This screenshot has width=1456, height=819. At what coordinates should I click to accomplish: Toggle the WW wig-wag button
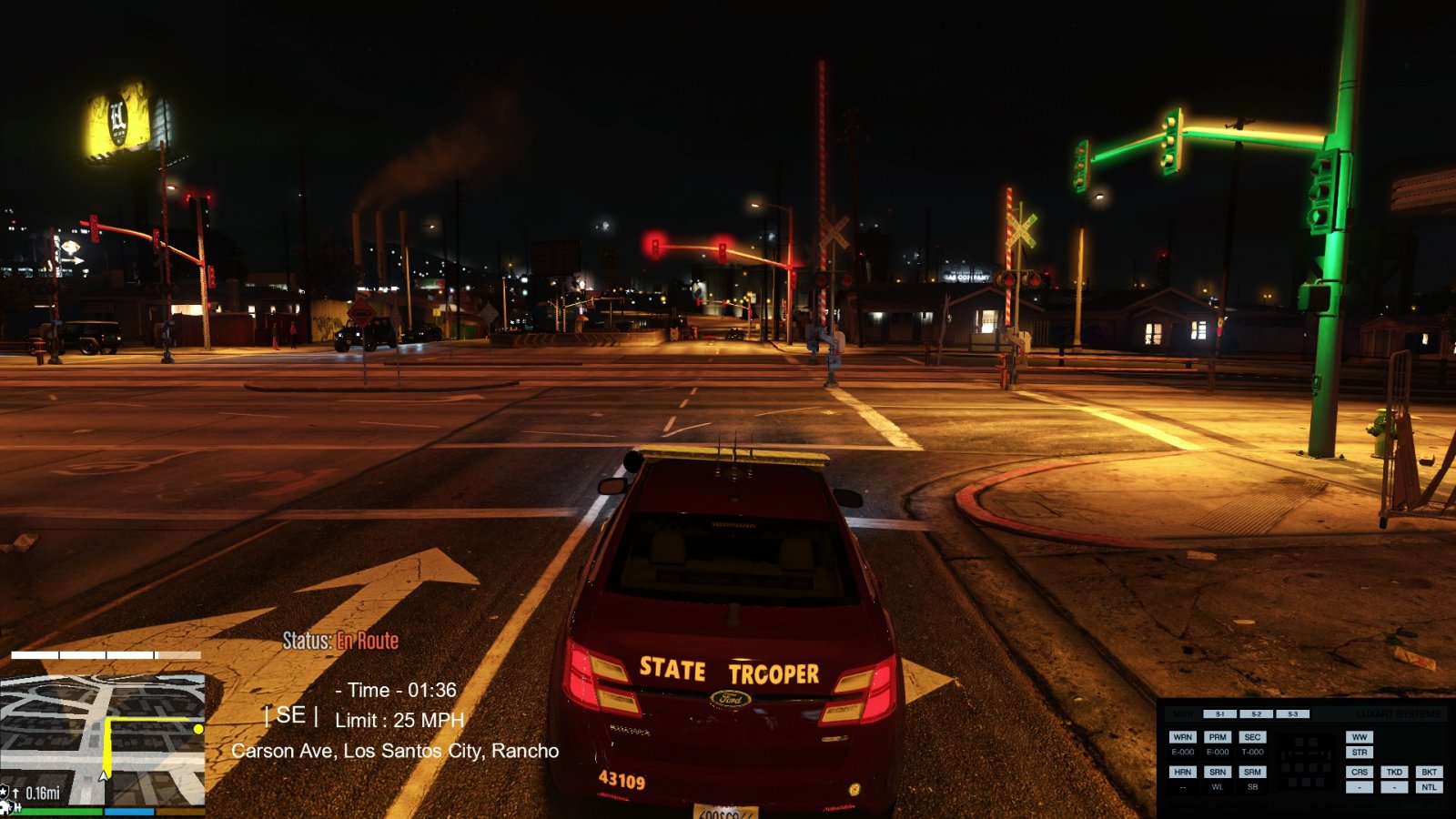pos(1360,737)
